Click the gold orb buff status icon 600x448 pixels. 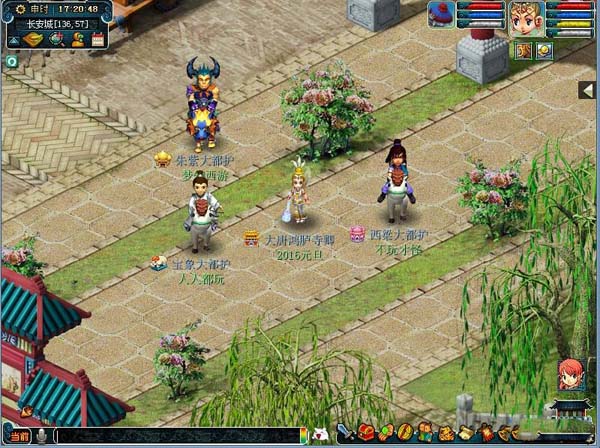[543, 50]
